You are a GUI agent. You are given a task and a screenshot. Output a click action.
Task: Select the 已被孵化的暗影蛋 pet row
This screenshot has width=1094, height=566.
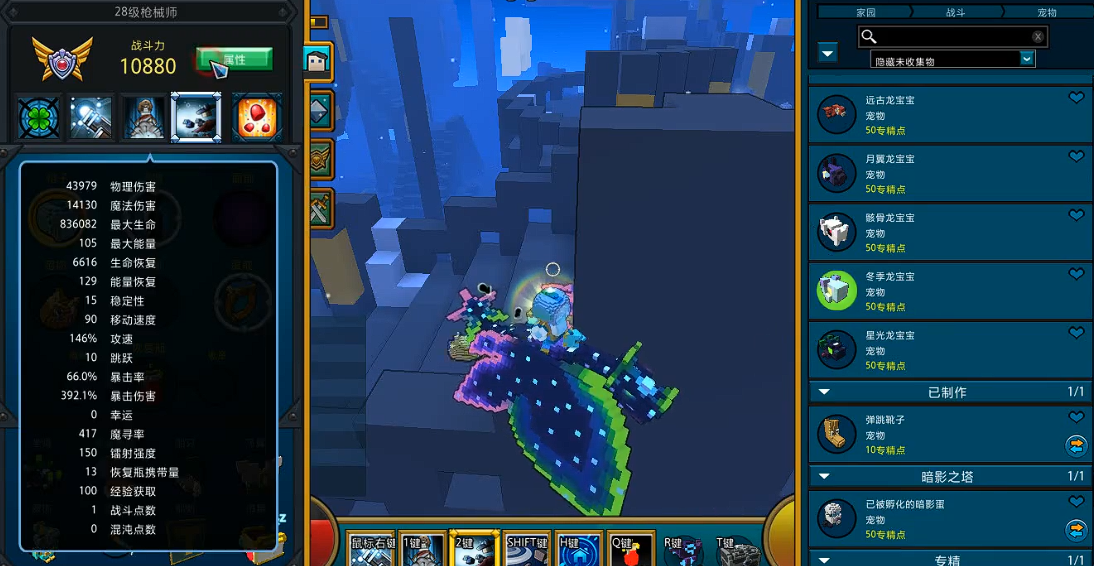[950, 519]
